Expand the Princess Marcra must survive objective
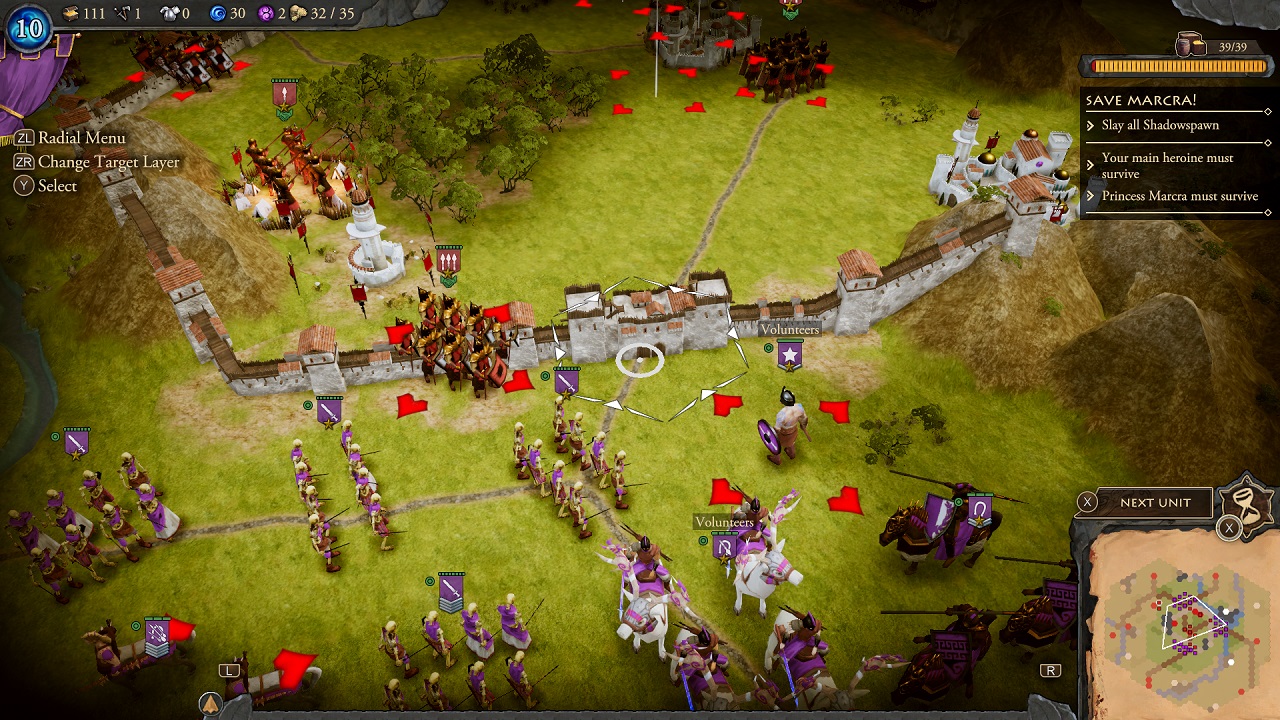Viewport: 1280px width, 720px height. point(1180,196)
